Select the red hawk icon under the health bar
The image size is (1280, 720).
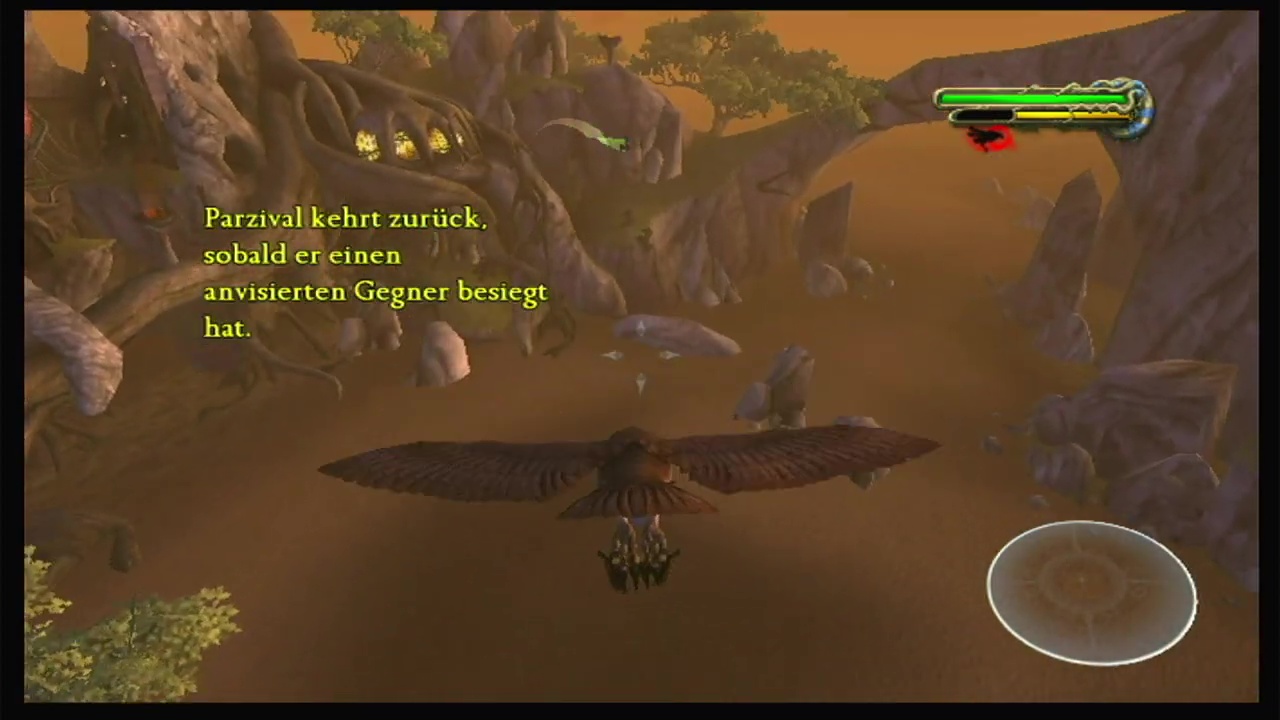pos(990,138)
